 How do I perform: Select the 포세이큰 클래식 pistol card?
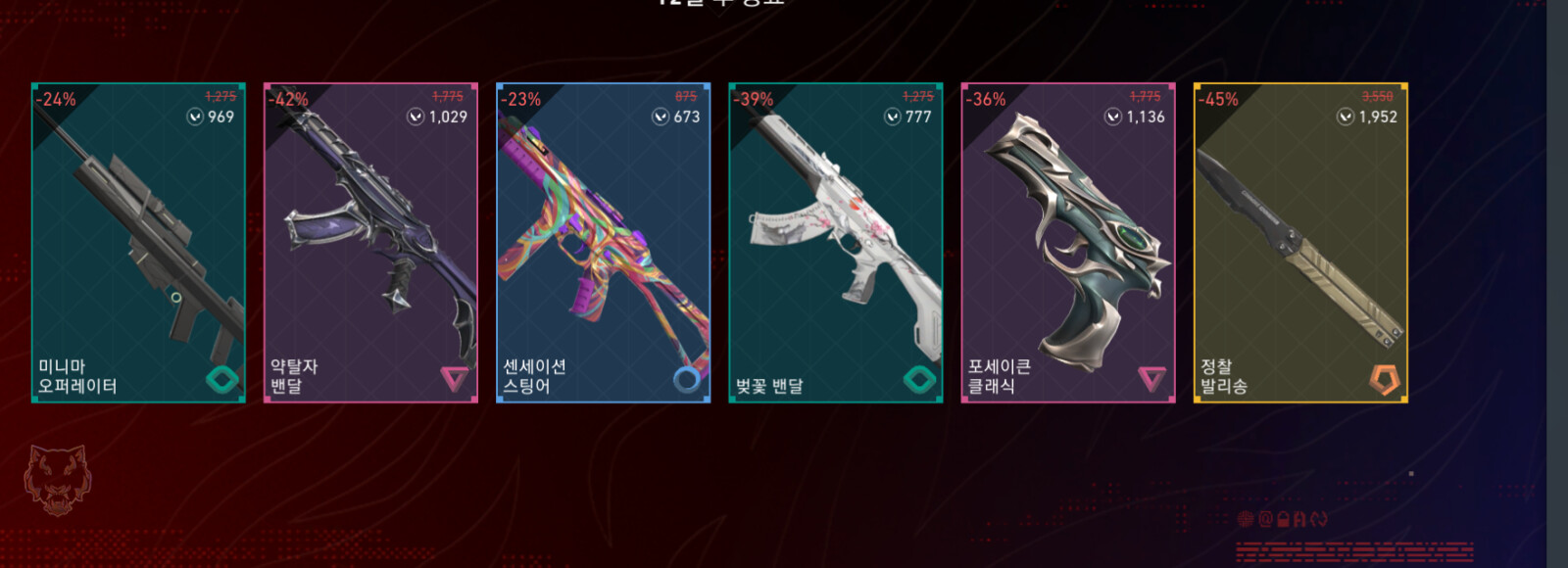(1067, 242)
